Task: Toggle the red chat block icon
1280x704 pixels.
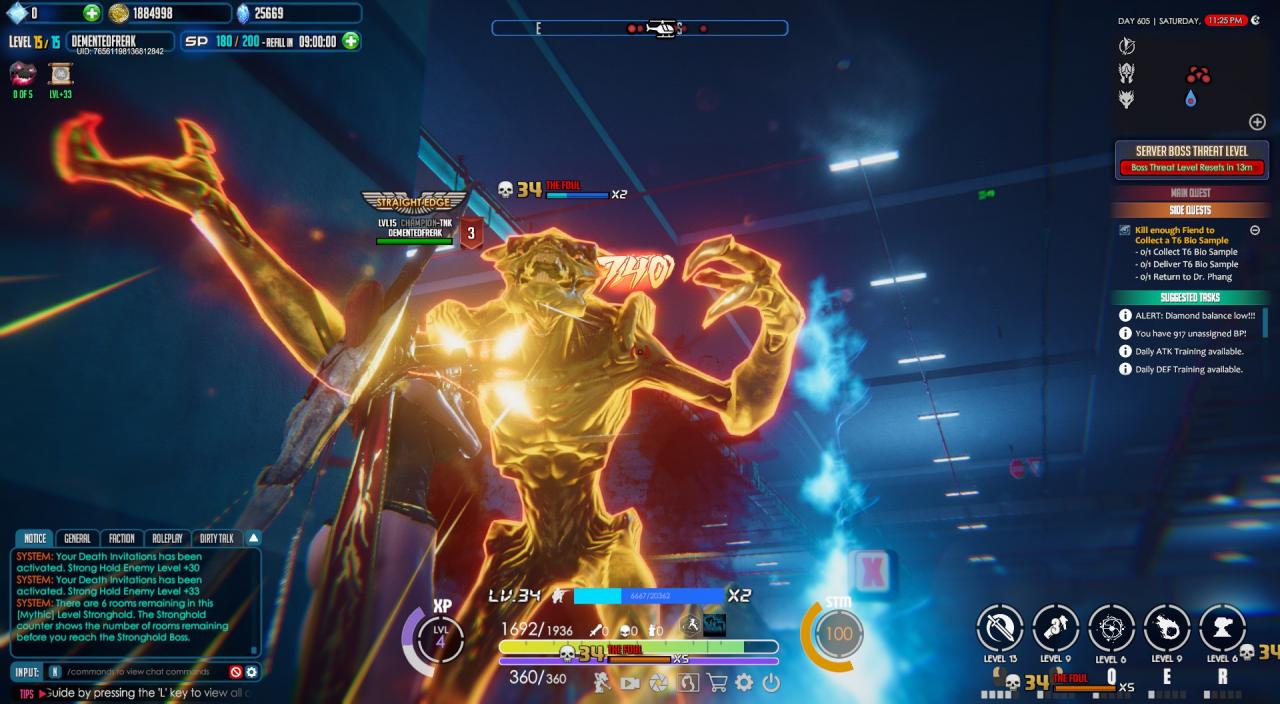Action: (236, 672)
